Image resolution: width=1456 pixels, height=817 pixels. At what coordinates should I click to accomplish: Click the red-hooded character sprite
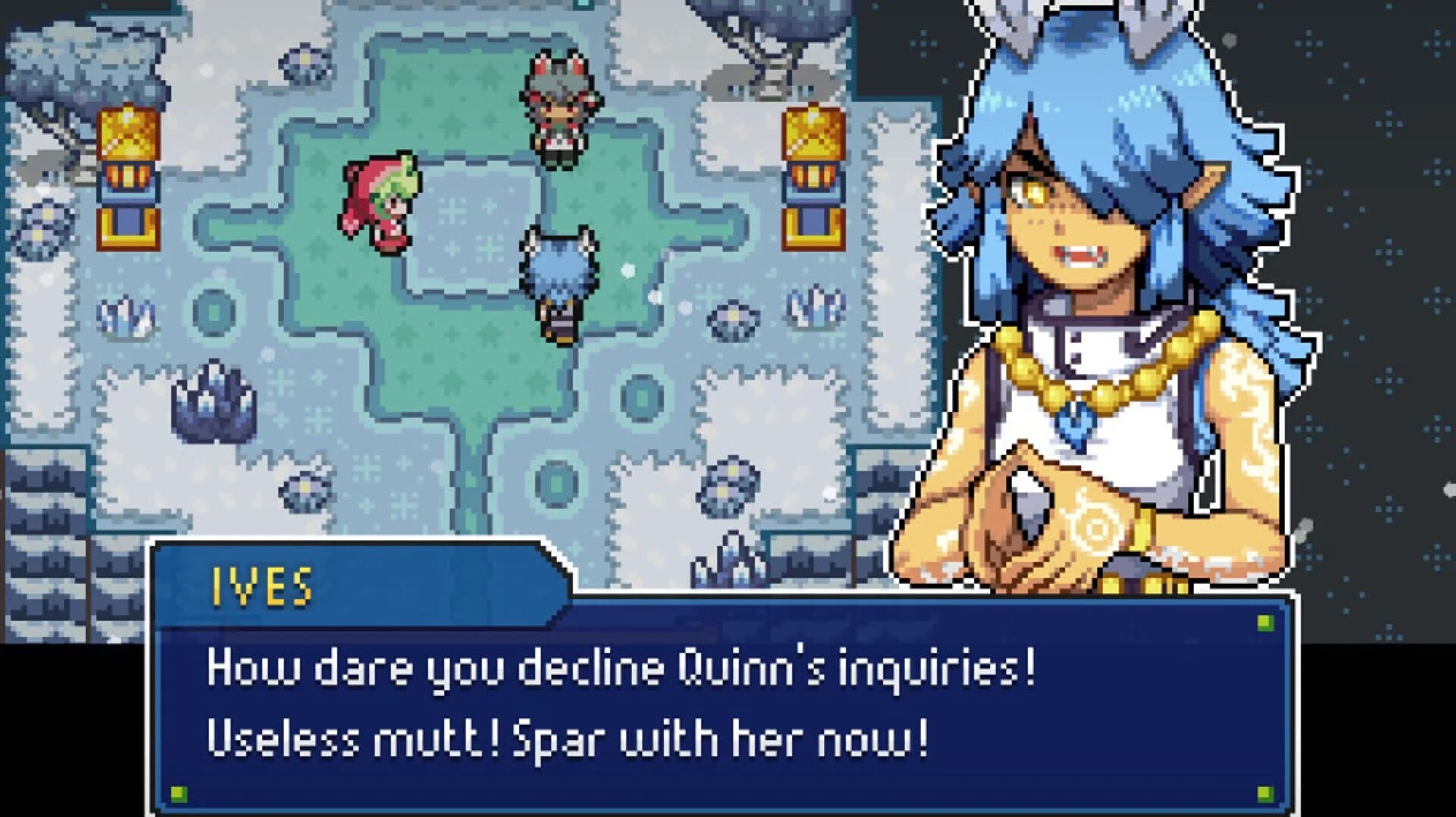click(383, 201)
